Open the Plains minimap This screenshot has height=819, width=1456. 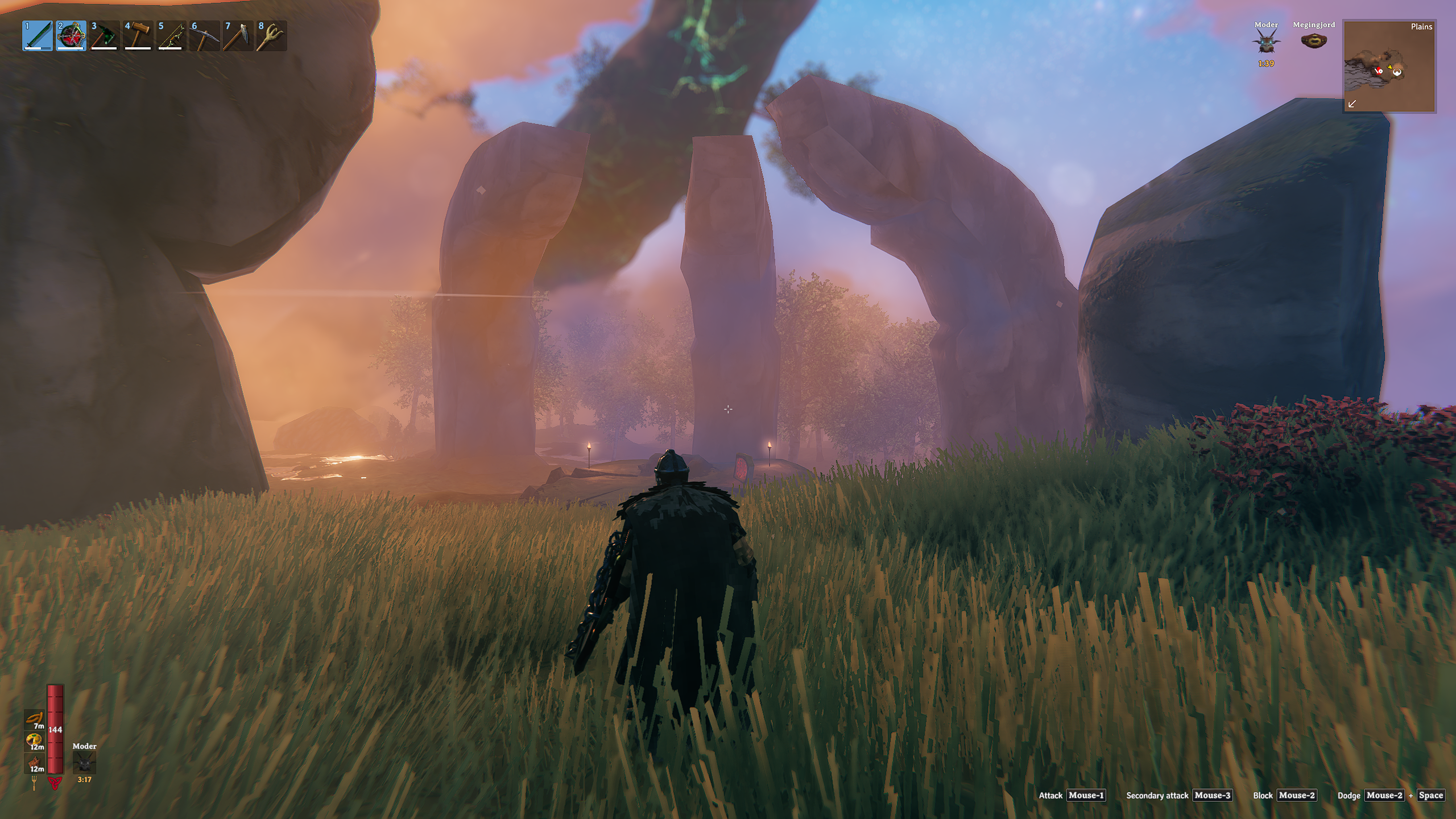tap(1389, 66)
